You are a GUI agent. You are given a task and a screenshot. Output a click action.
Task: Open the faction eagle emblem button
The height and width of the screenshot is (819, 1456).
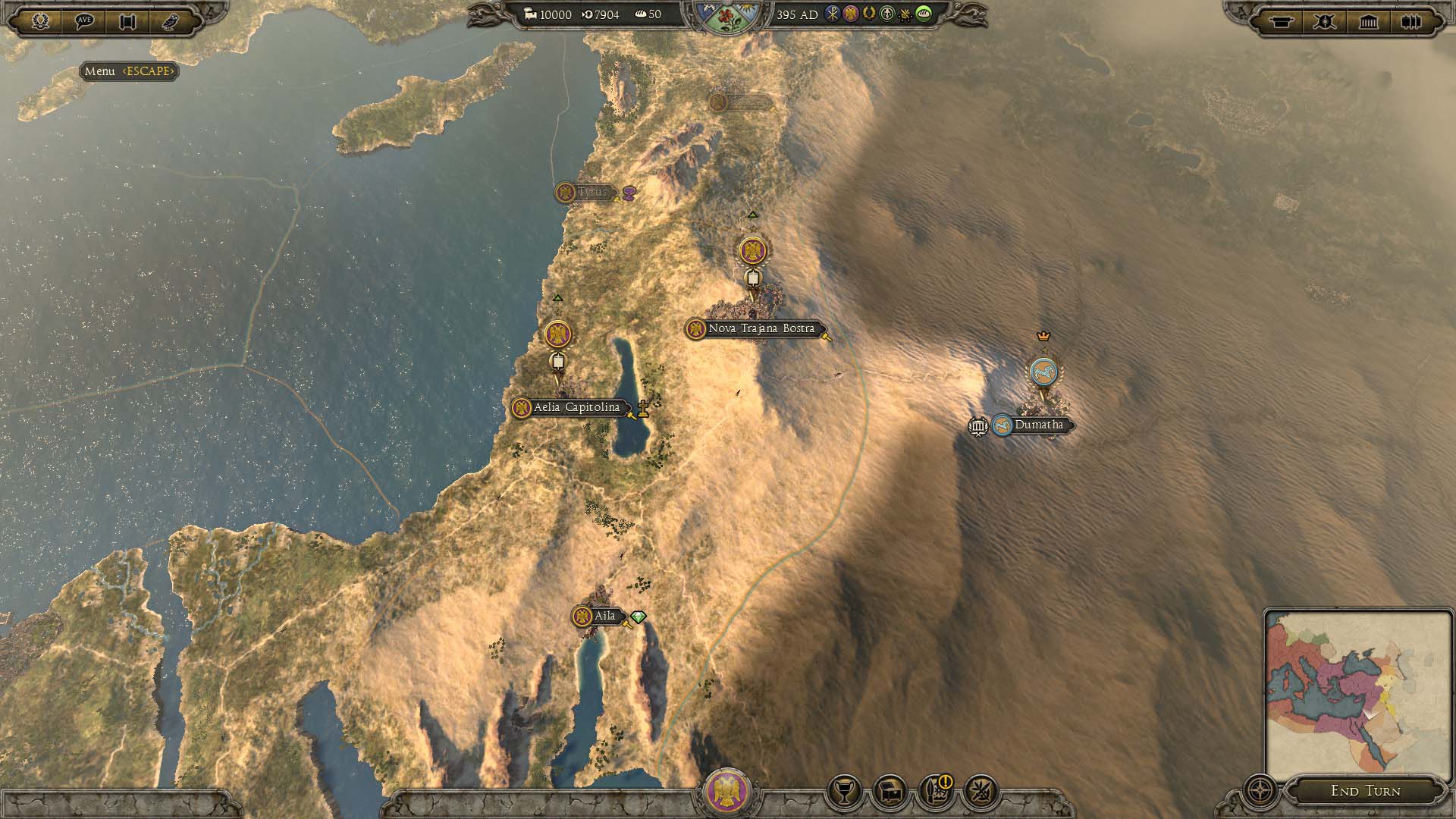727,792
